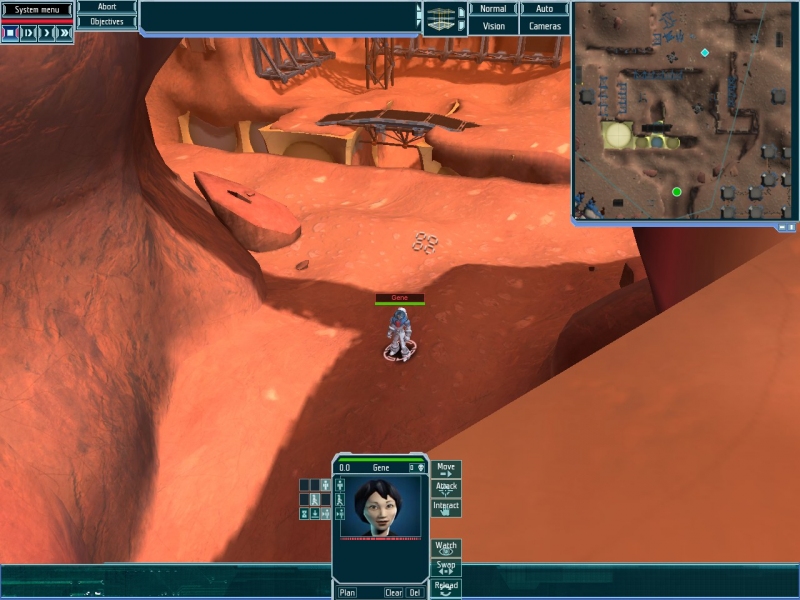The height and width of the screenshot is (600, 800).
Task: Select the Interact command
Action: pos(446,507)
